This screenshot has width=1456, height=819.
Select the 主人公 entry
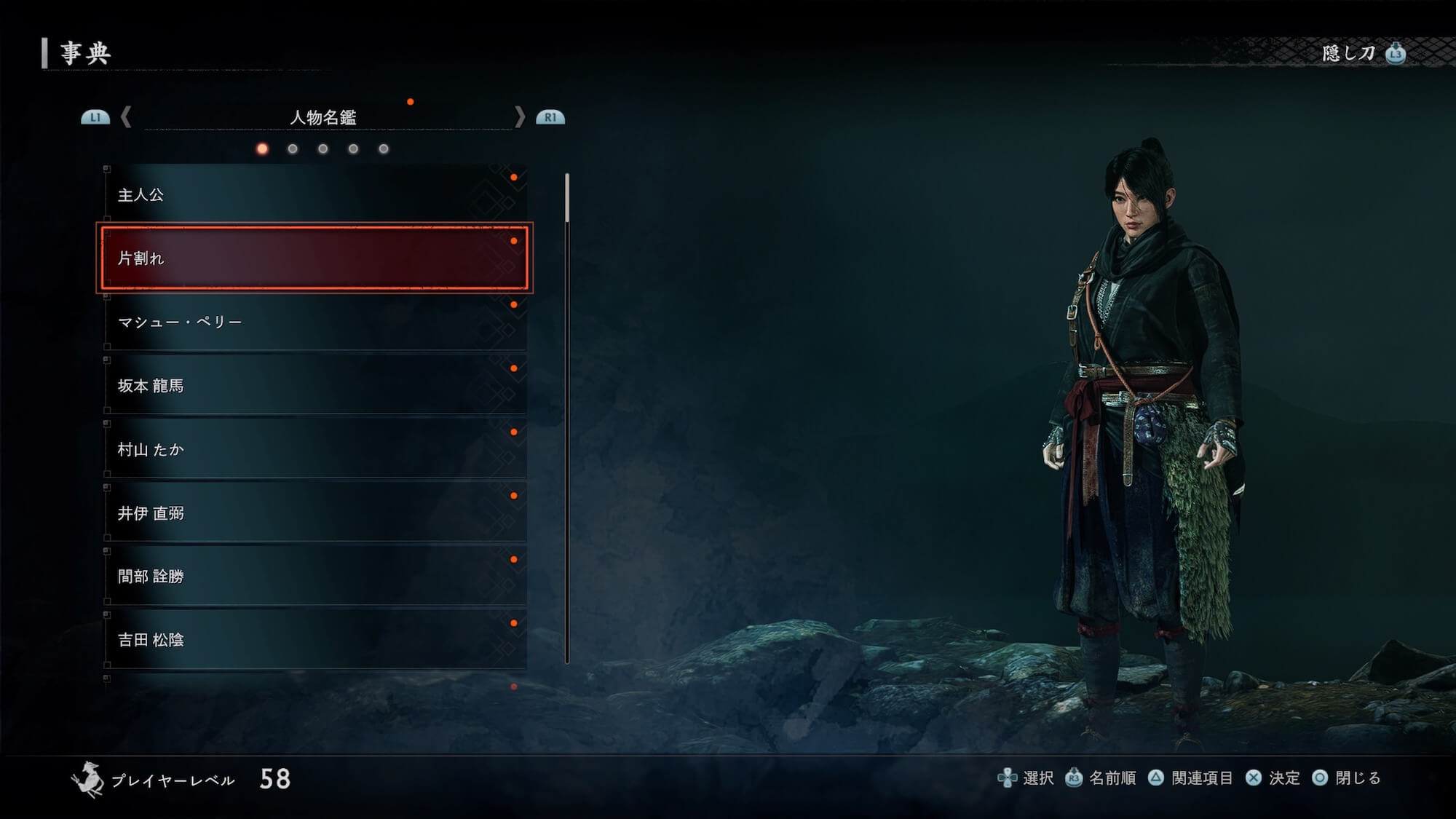[x=314, y=194]
